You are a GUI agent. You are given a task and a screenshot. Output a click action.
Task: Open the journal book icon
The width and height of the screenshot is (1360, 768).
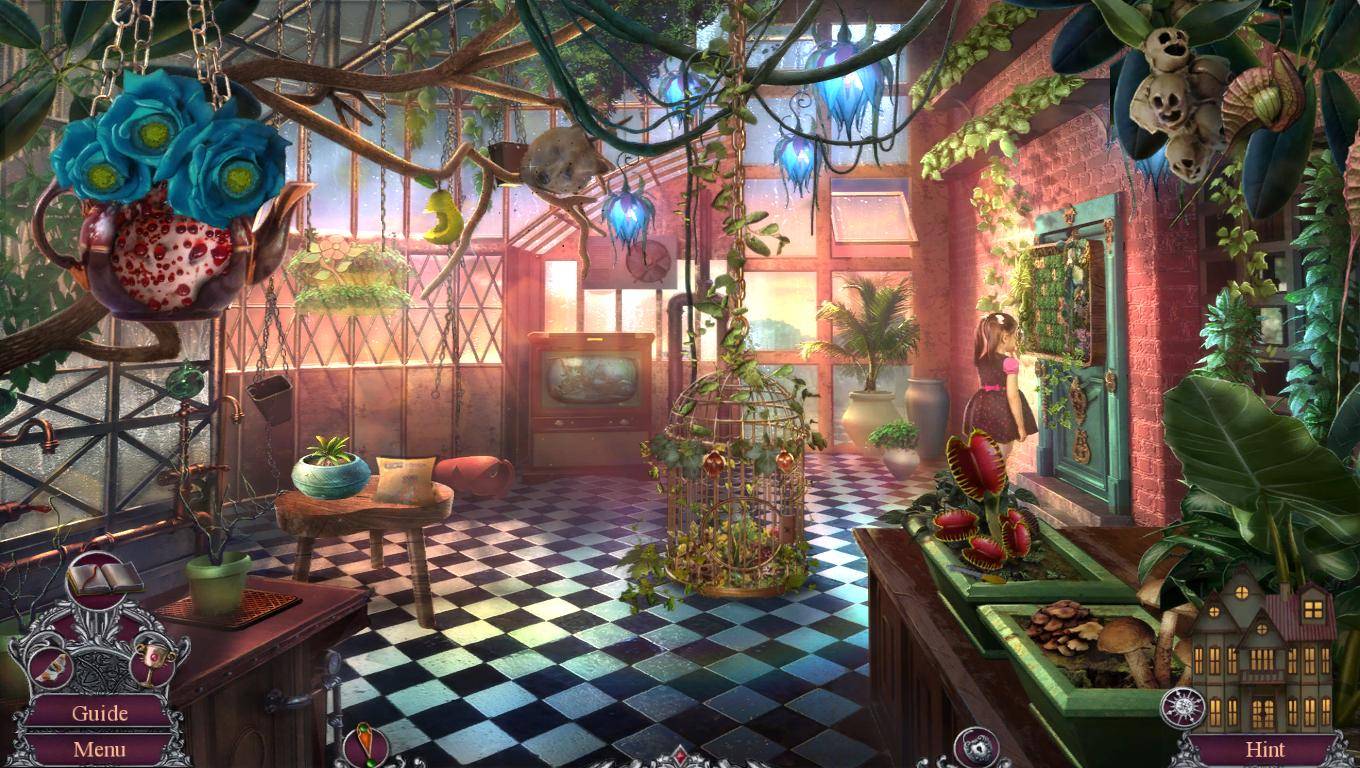pos(104,578)
